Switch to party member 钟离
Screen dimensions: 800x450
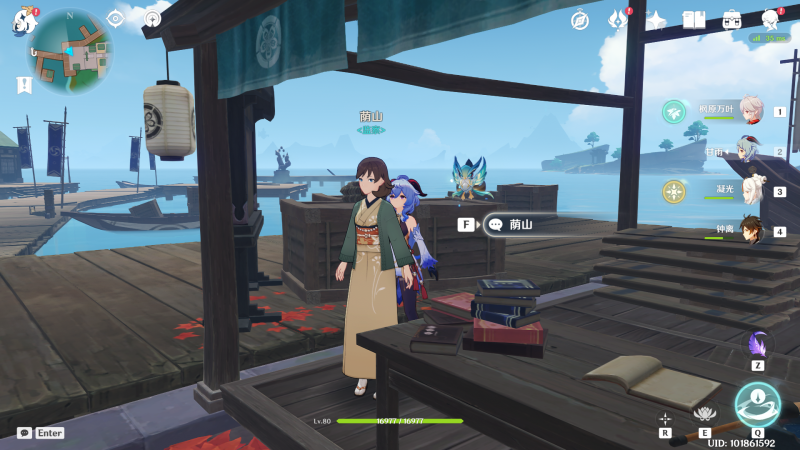(x=750, y=231)
